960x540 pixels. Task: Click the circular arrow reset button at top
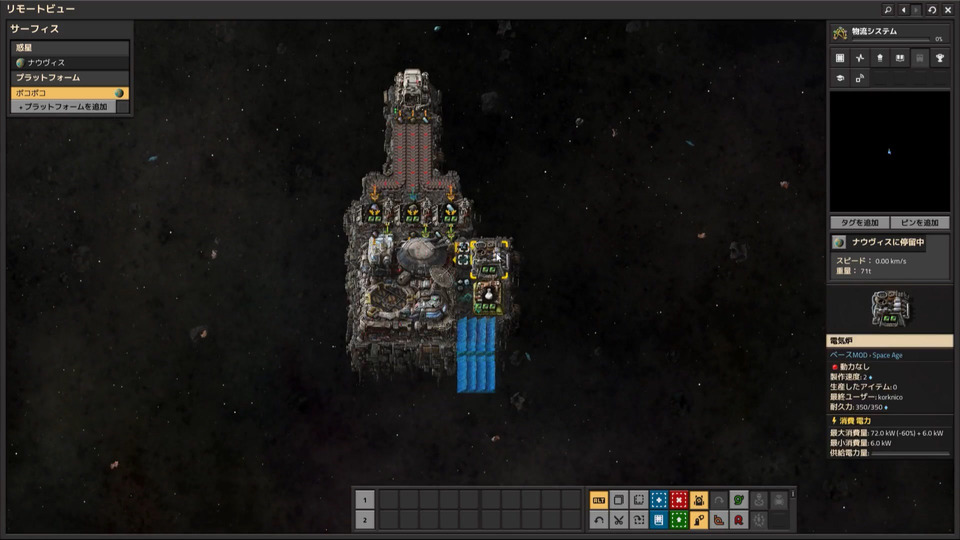(932, 9)
